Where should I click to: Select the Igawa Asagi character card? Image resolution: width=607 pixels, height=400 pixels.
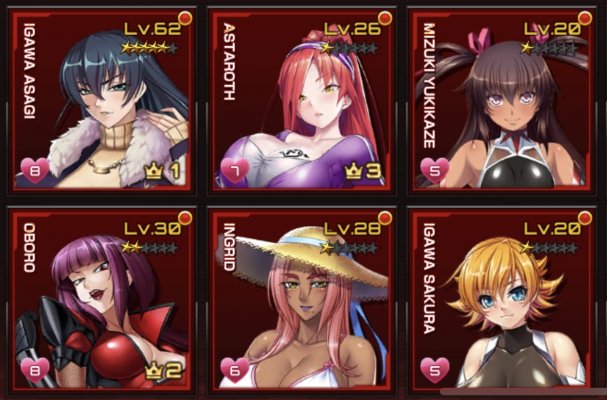tap(100, 100)
